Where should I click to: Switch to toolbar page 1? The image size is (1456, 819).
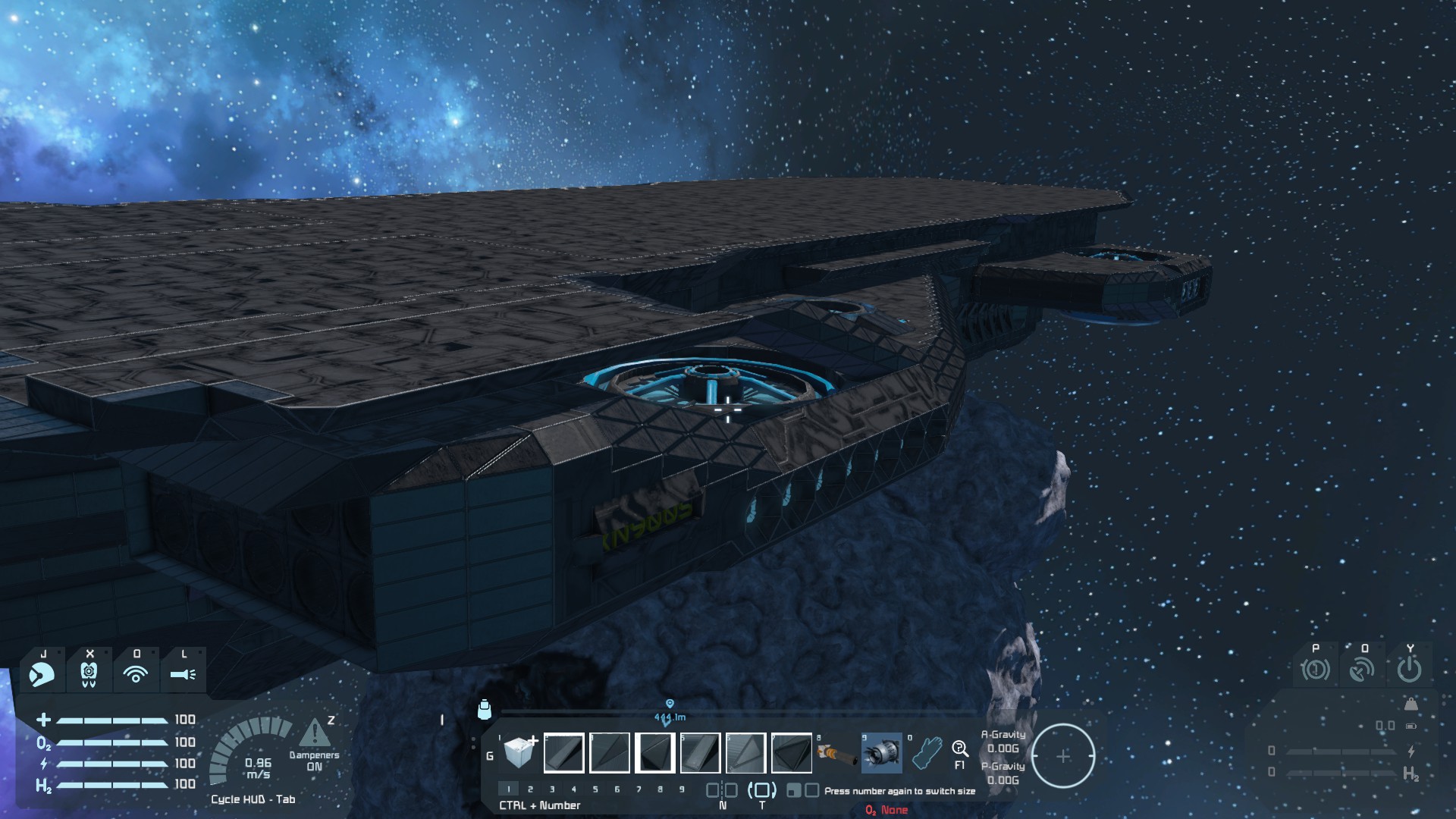click(x=509, y=789)
